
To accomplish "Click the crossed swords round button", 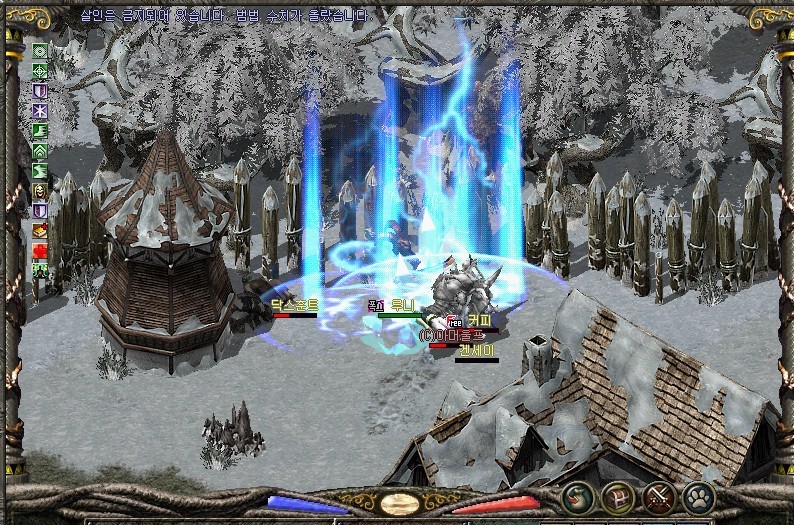I will (659, 497).
